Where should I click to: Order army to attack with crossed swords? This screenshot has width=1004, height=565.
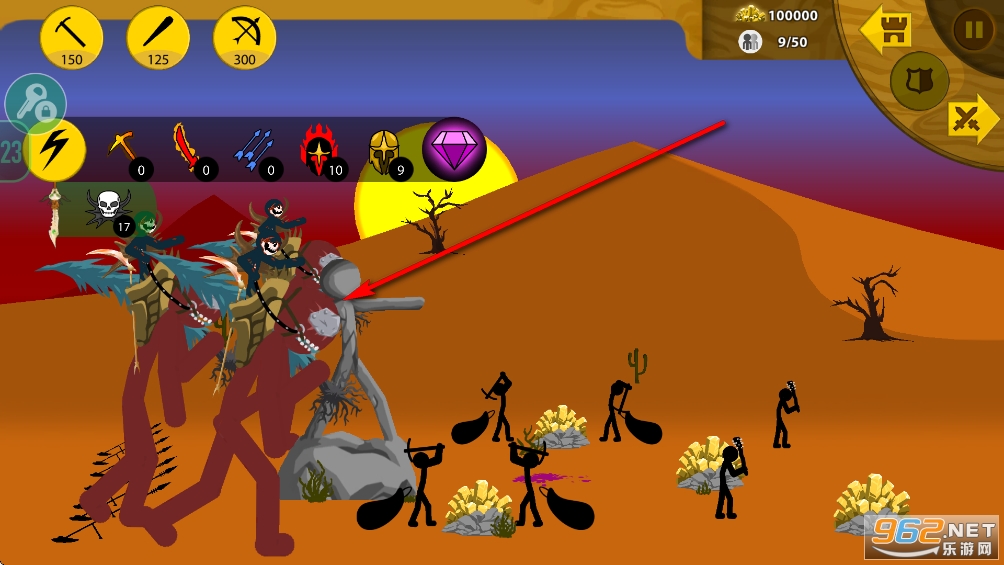coord(971,120)
